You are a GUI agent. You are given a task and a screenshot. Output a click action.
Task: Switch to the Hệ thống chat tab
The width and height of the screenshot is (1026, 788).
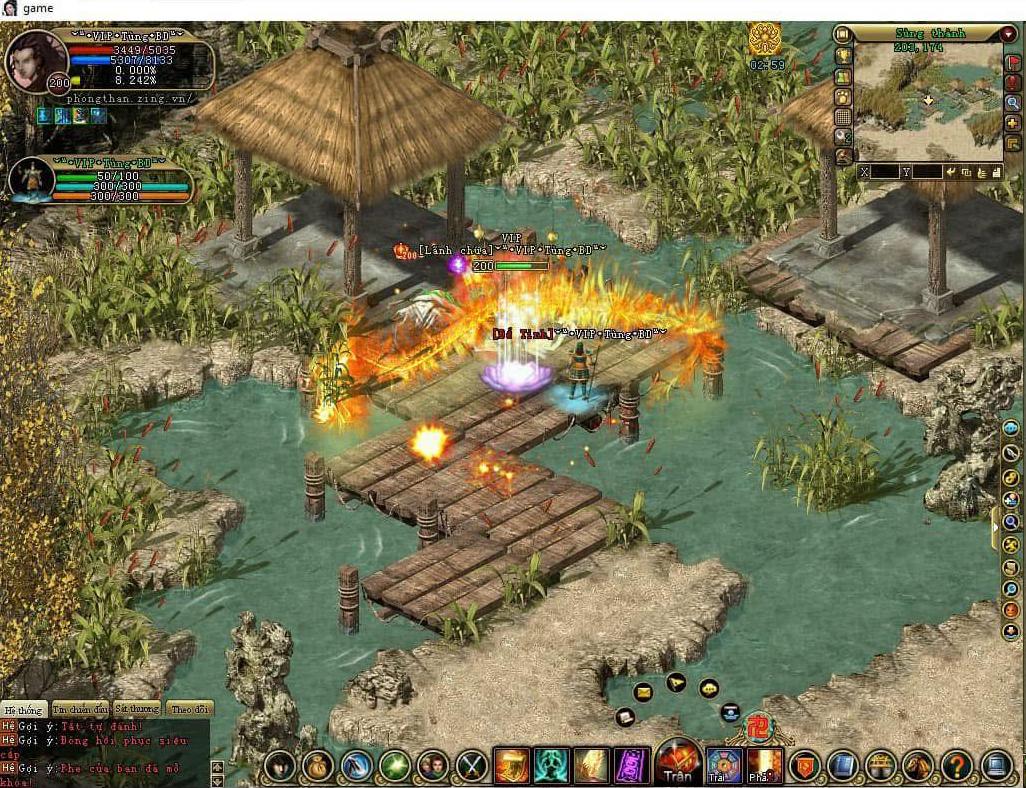click(23, 708)
